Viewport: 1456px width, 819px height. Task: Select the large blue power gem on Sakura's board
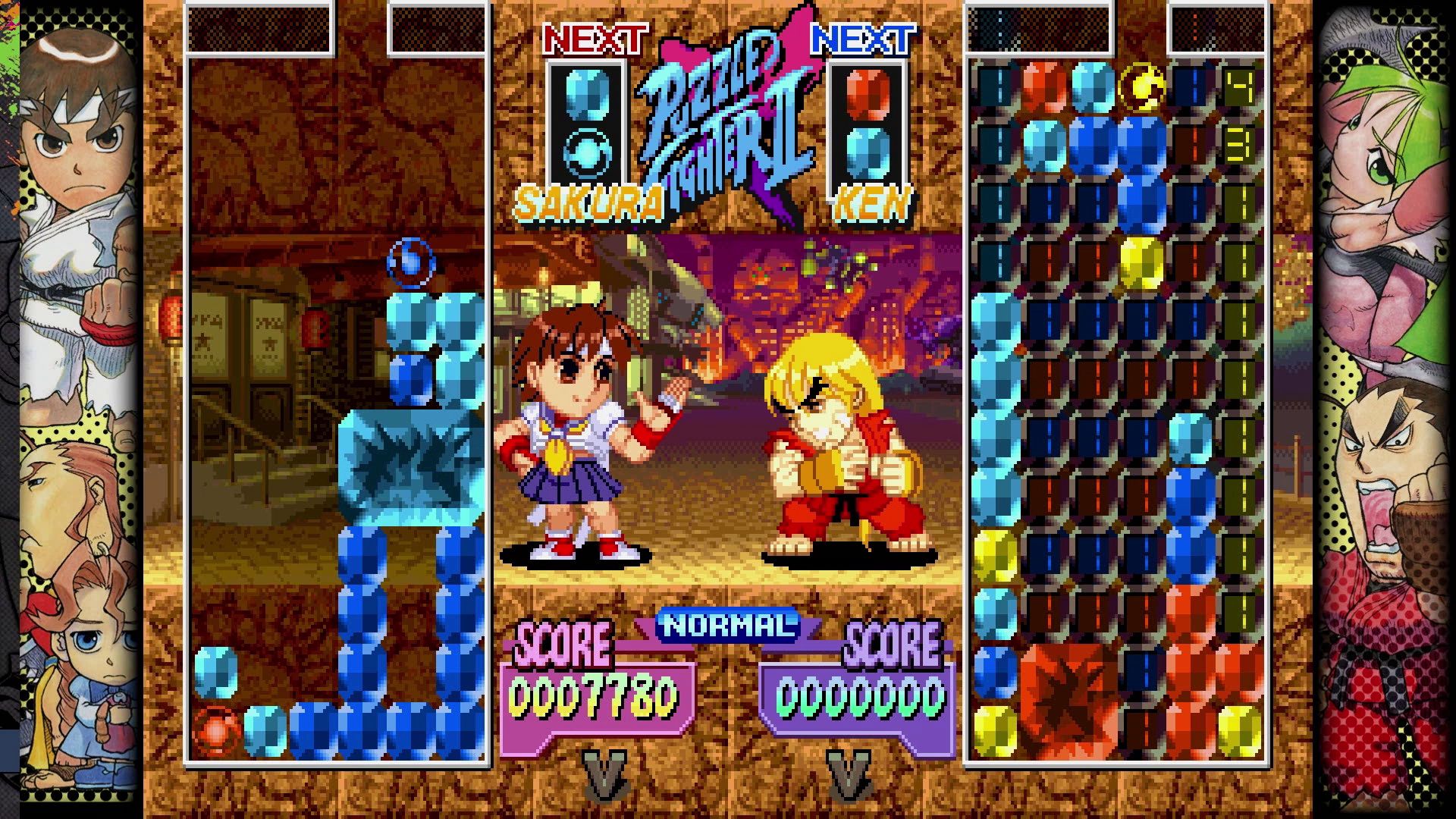410,466
